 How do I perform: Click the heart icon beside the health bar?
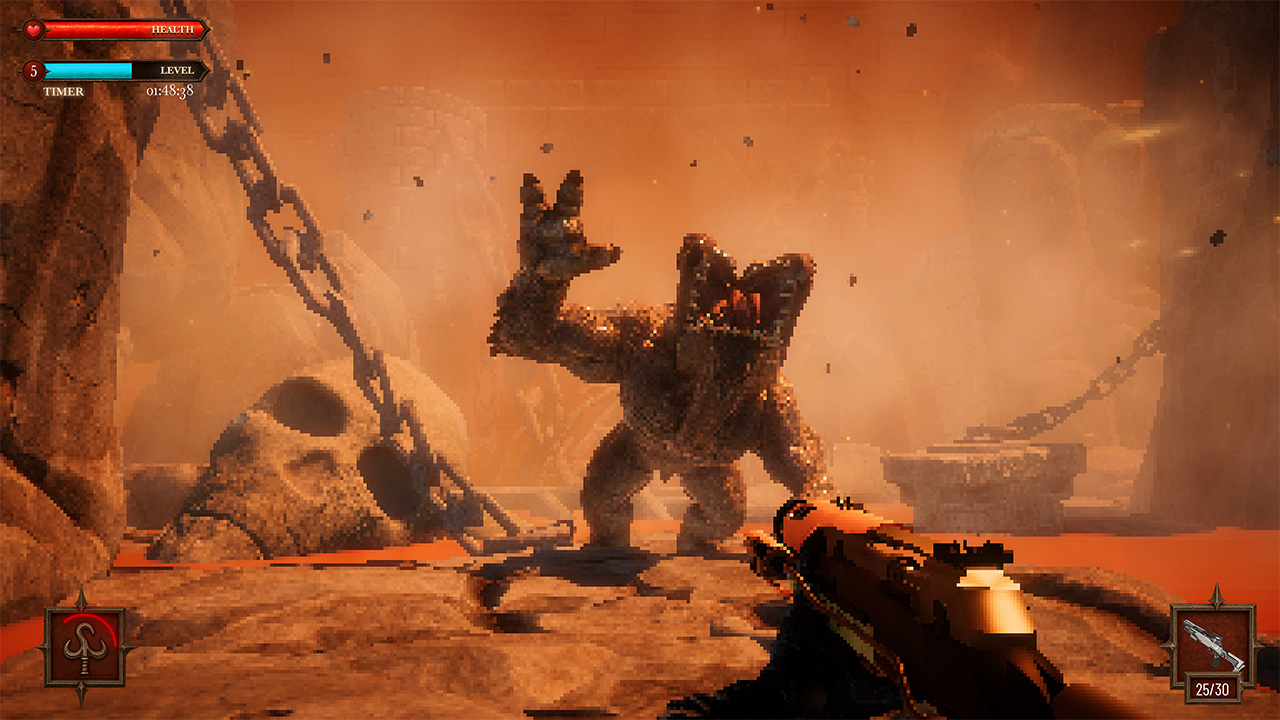pyautogui.click(x=32, y=28)
